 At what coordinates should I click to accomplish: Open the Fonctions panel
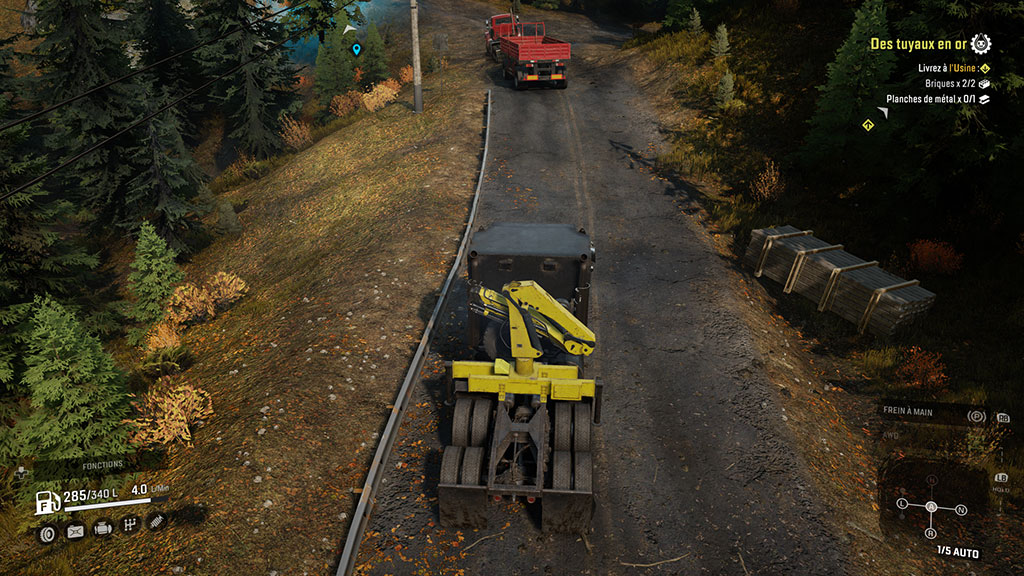coord(102,465)
